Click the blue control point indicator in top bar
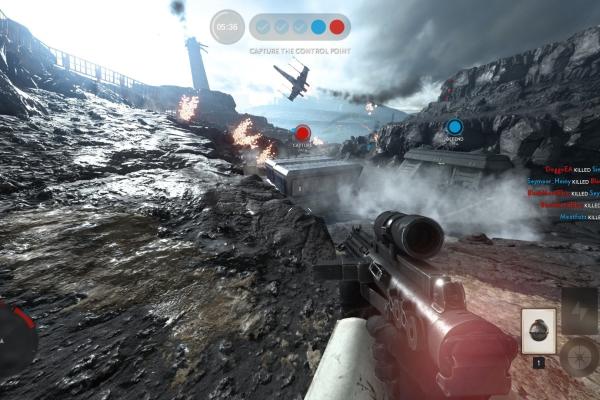 click(318, 27)
